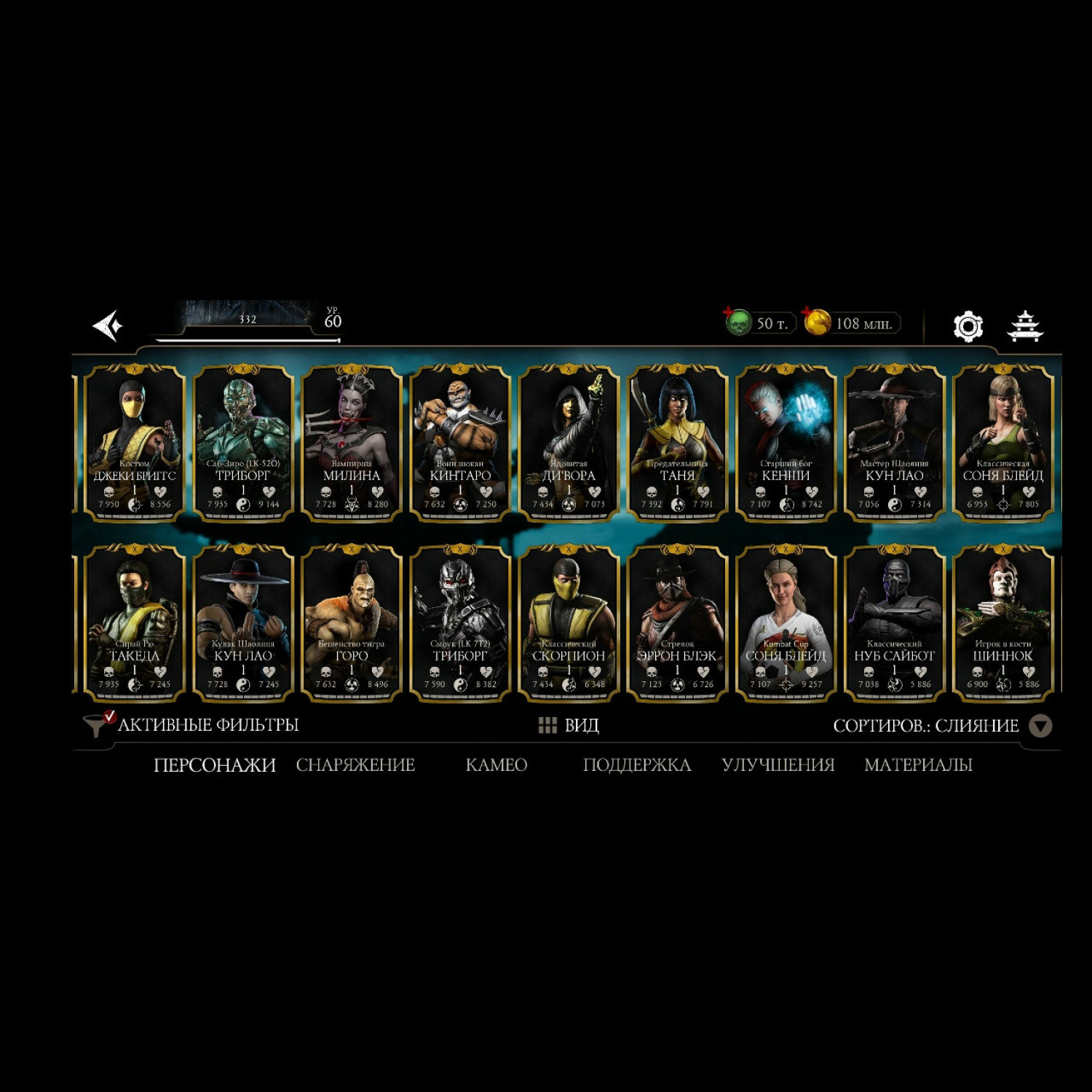This screenshot has width=1092, height=1092.
Task: Go back using the arrow button
Action: click(108, 325)
